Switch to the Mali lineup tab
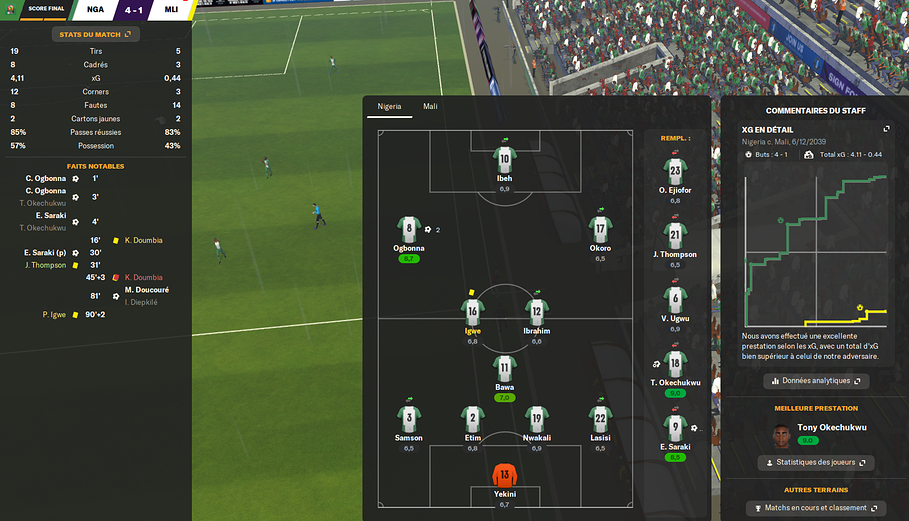The height and width of the screenshot is (521, 909). point(430,106)
